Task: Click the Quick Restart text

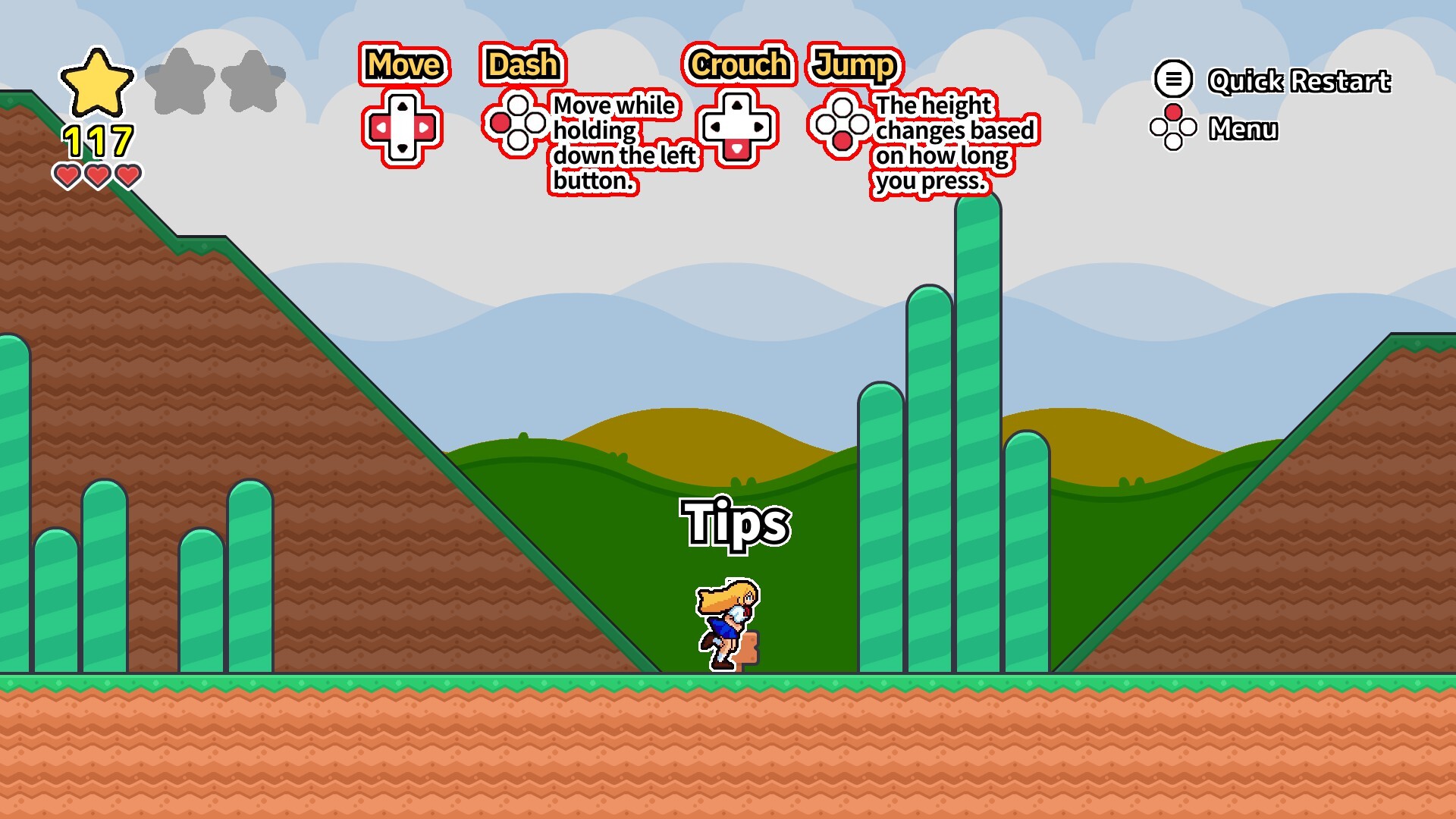Action: (x=1299, y=81)
